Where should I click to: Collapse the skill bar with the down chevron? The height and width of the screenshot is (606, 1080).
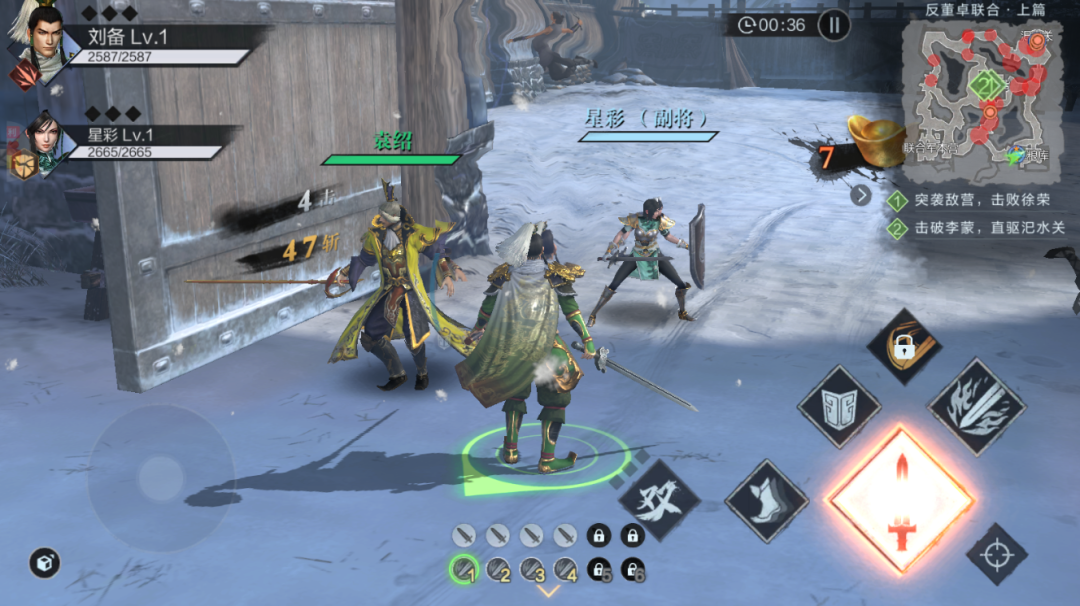[x=548, y=591]
